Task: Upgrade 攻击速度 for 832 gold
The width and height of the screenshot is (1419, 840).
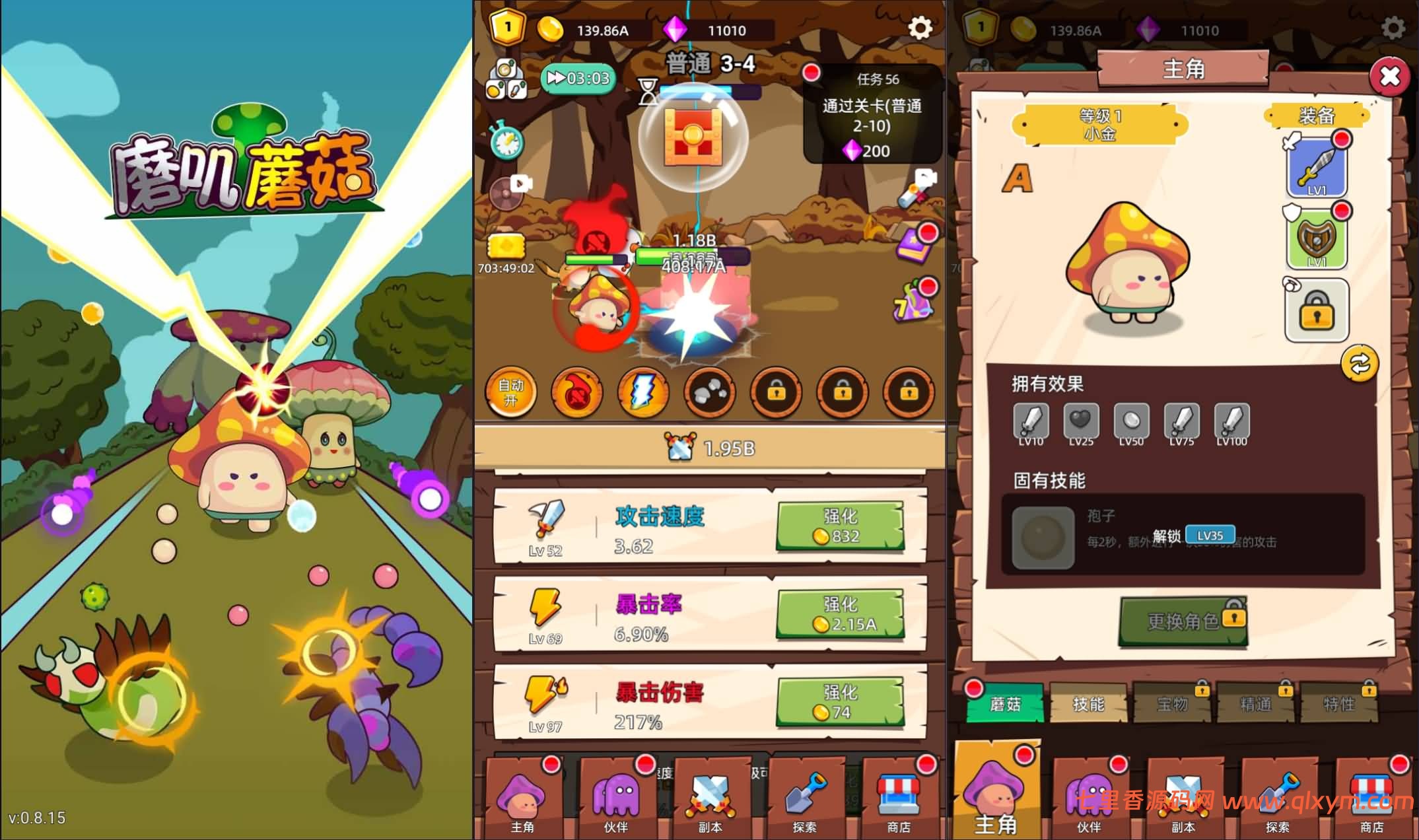Action: (x=840, y=526)
